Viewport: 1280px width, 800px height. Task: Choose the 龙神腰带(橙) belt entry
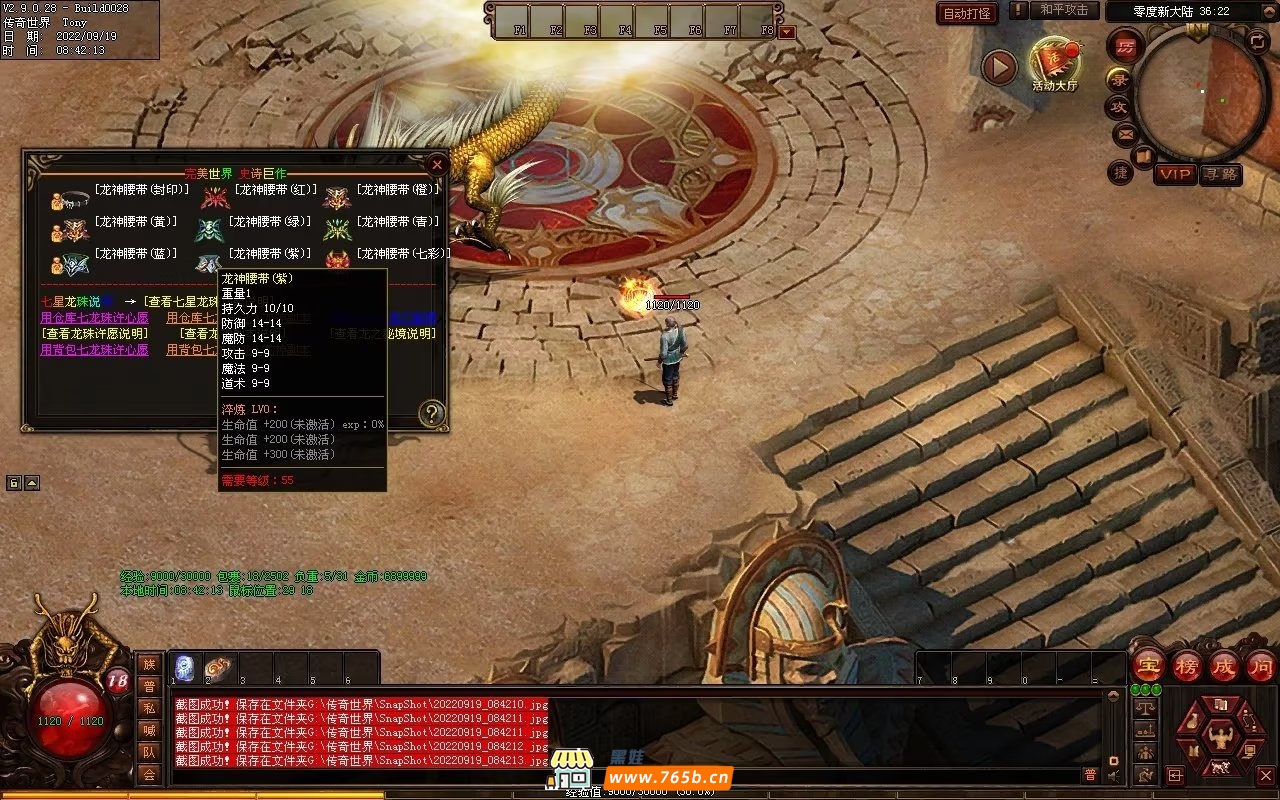[399, 190]
